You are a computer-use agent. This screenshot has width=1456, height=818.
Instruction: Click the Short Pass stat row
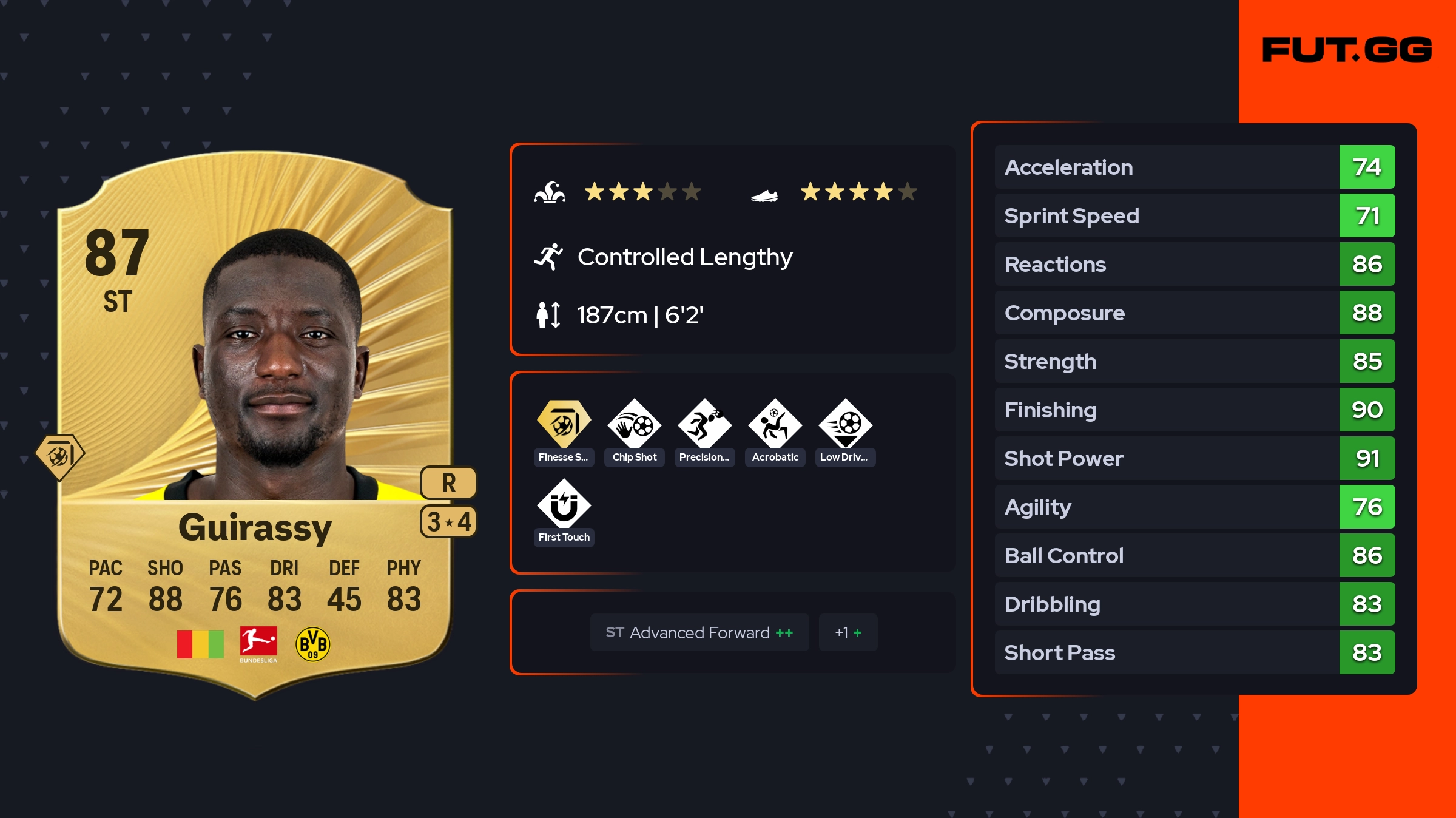click(x=1194, y=652)
